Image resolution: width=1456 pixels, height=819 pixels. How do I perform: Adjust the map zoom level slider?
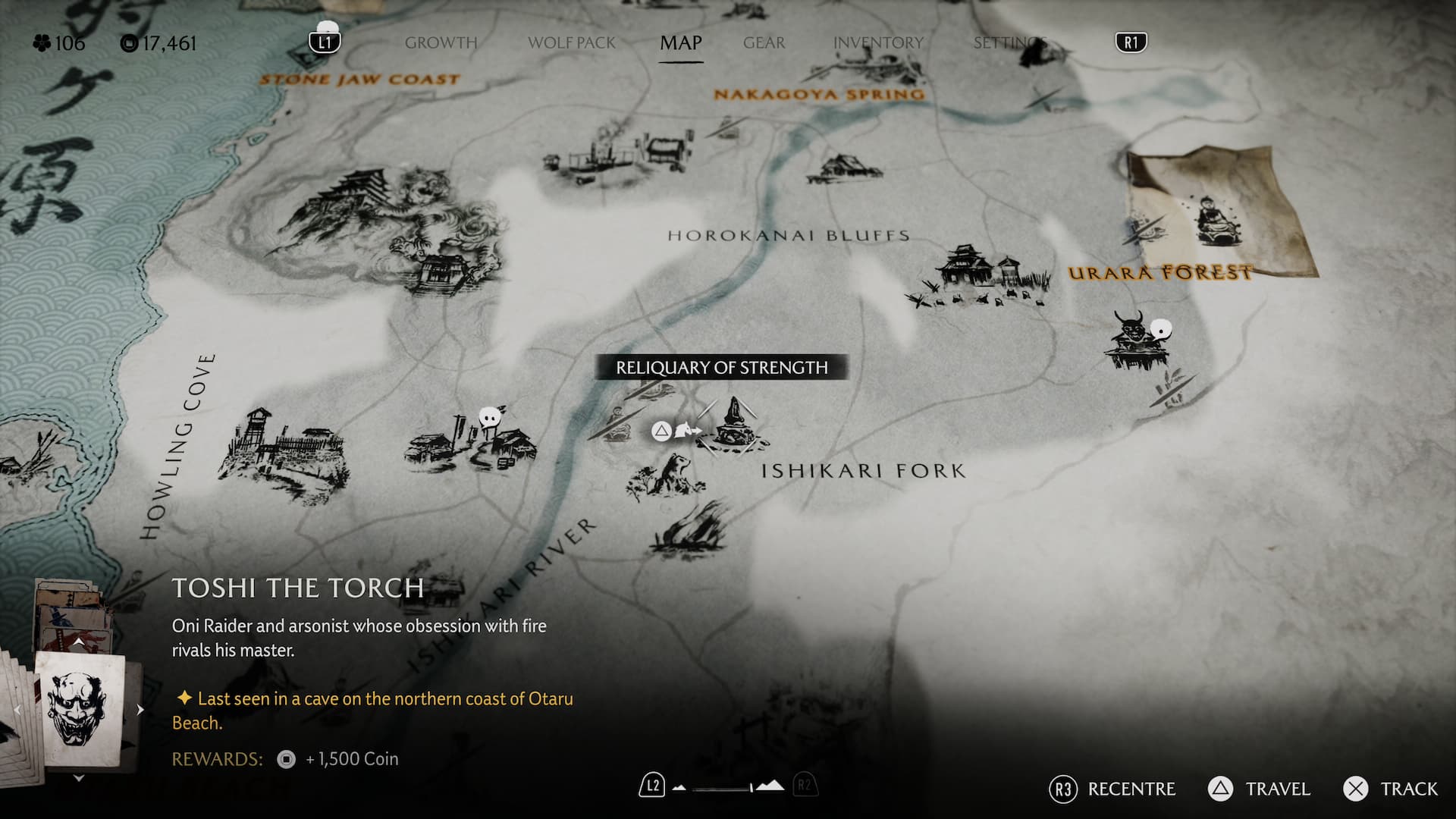point(726,788)
